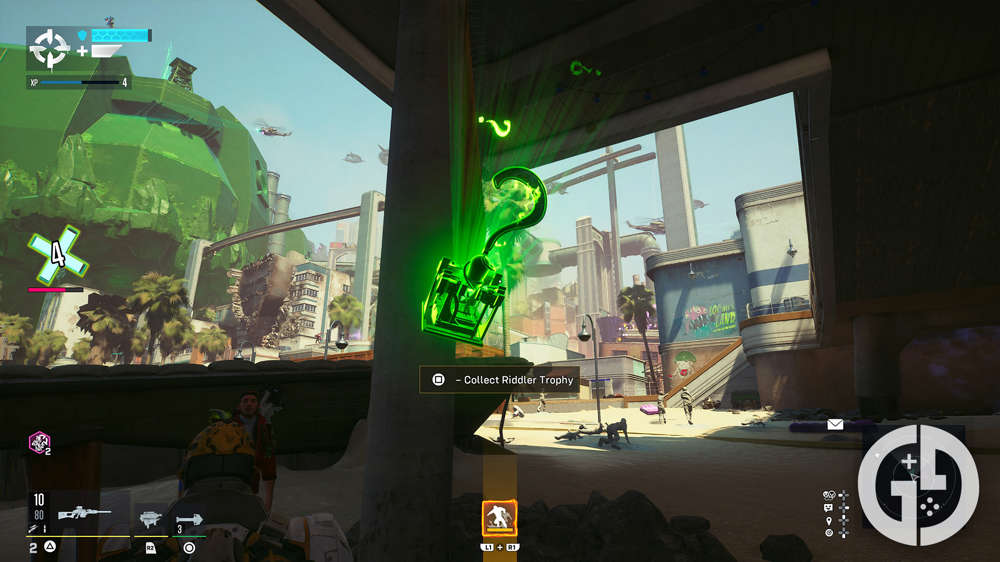Activate the orange squad traversal ability icon
Screen dimensions: 1000x562
point(499,518)
